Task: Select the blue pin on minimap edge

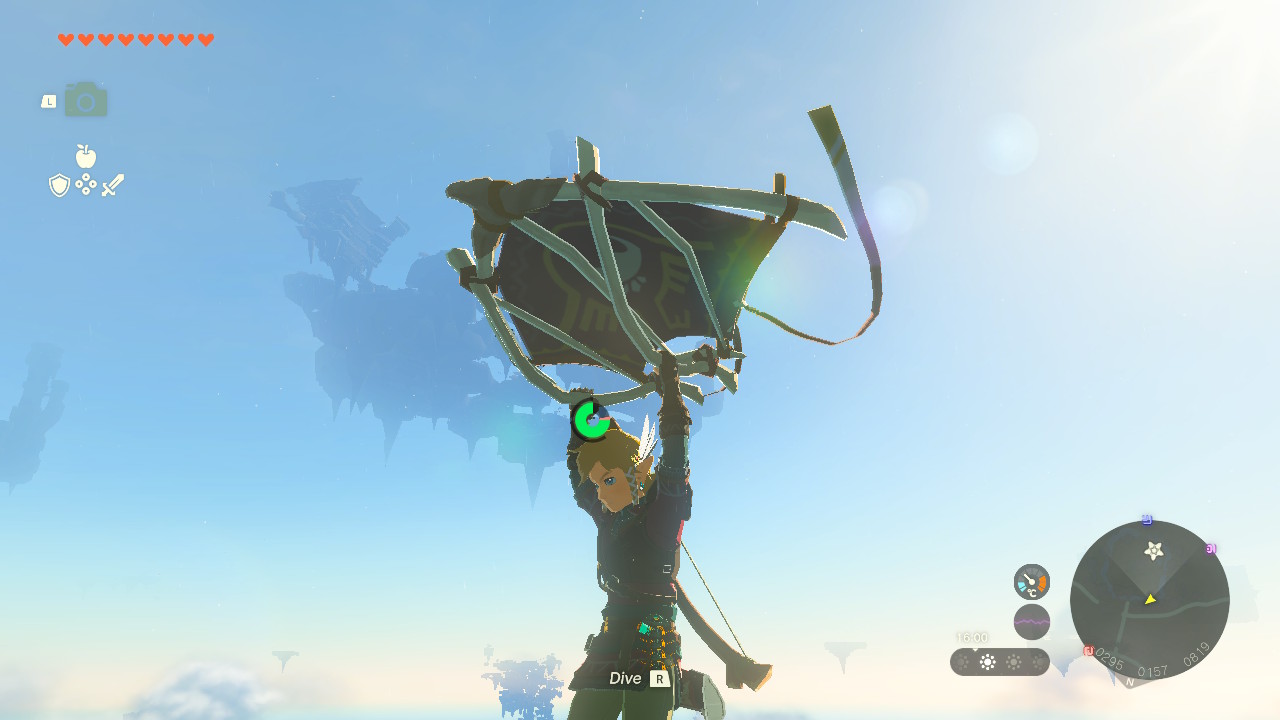Action: pyautogui.click(x=1147, y=520)
